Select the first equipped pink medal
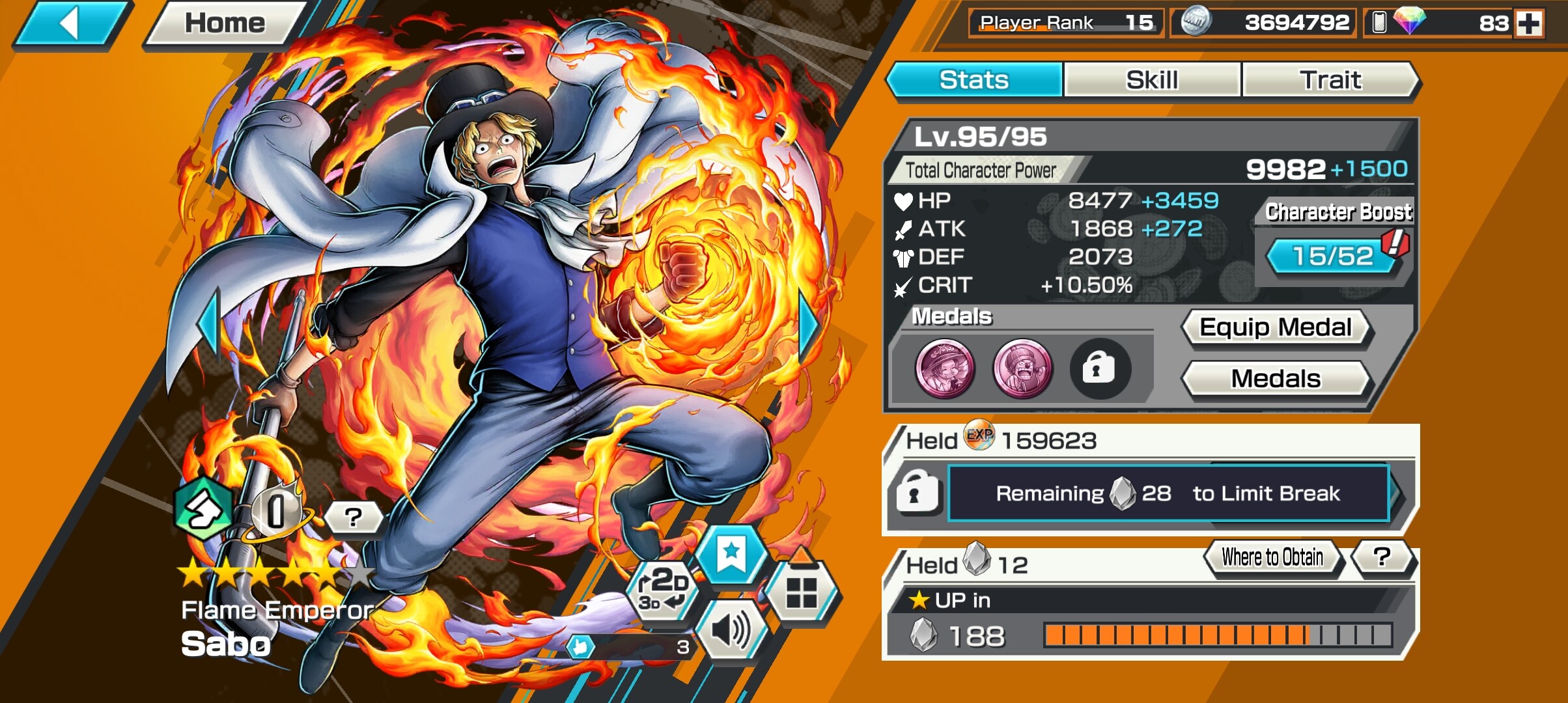Screen dimensions: 1568x703 coord(945,368)
